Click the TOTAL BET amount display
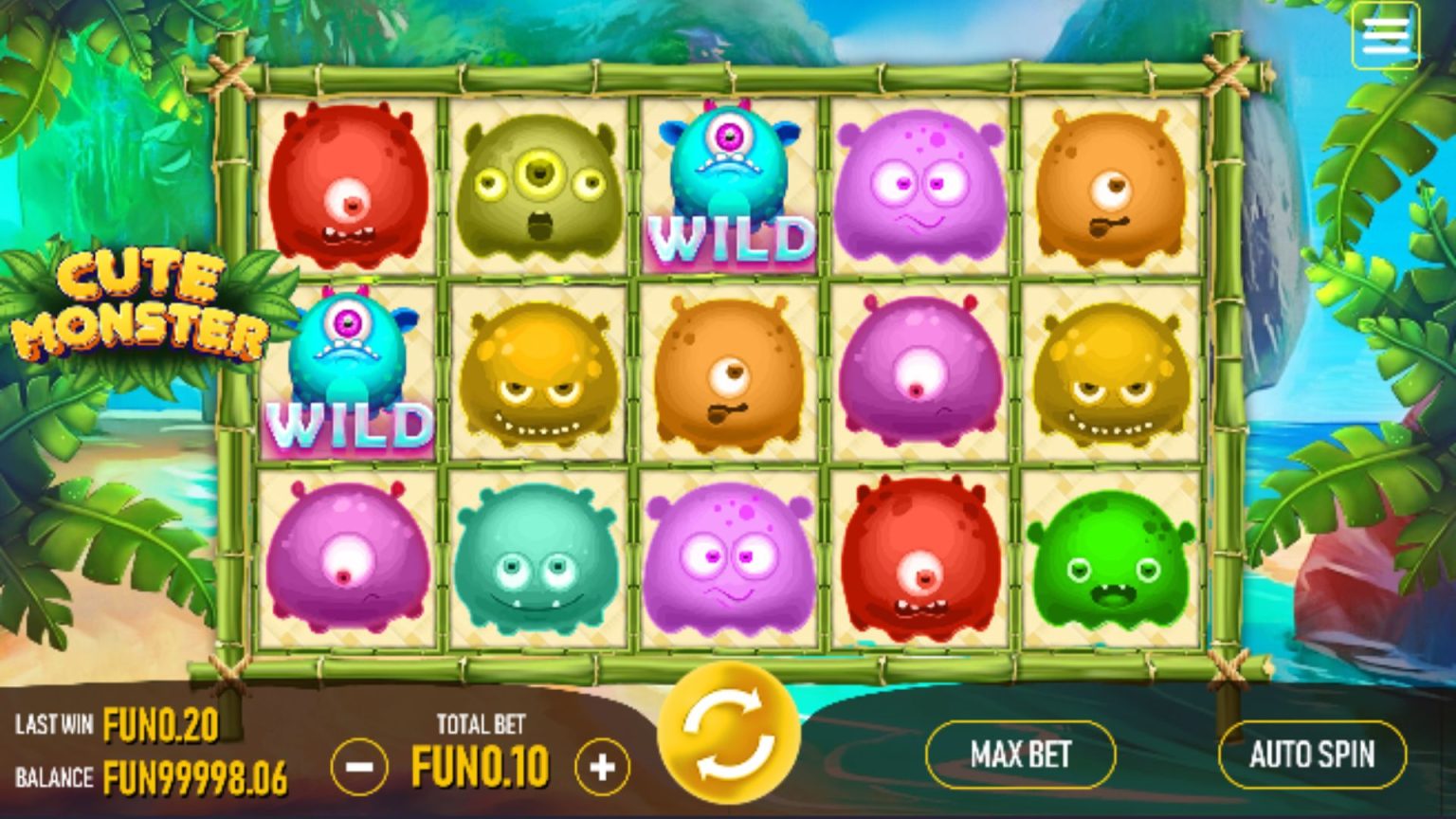The image size is (1456, 819). pyautogui.click(x=482, y=758)
